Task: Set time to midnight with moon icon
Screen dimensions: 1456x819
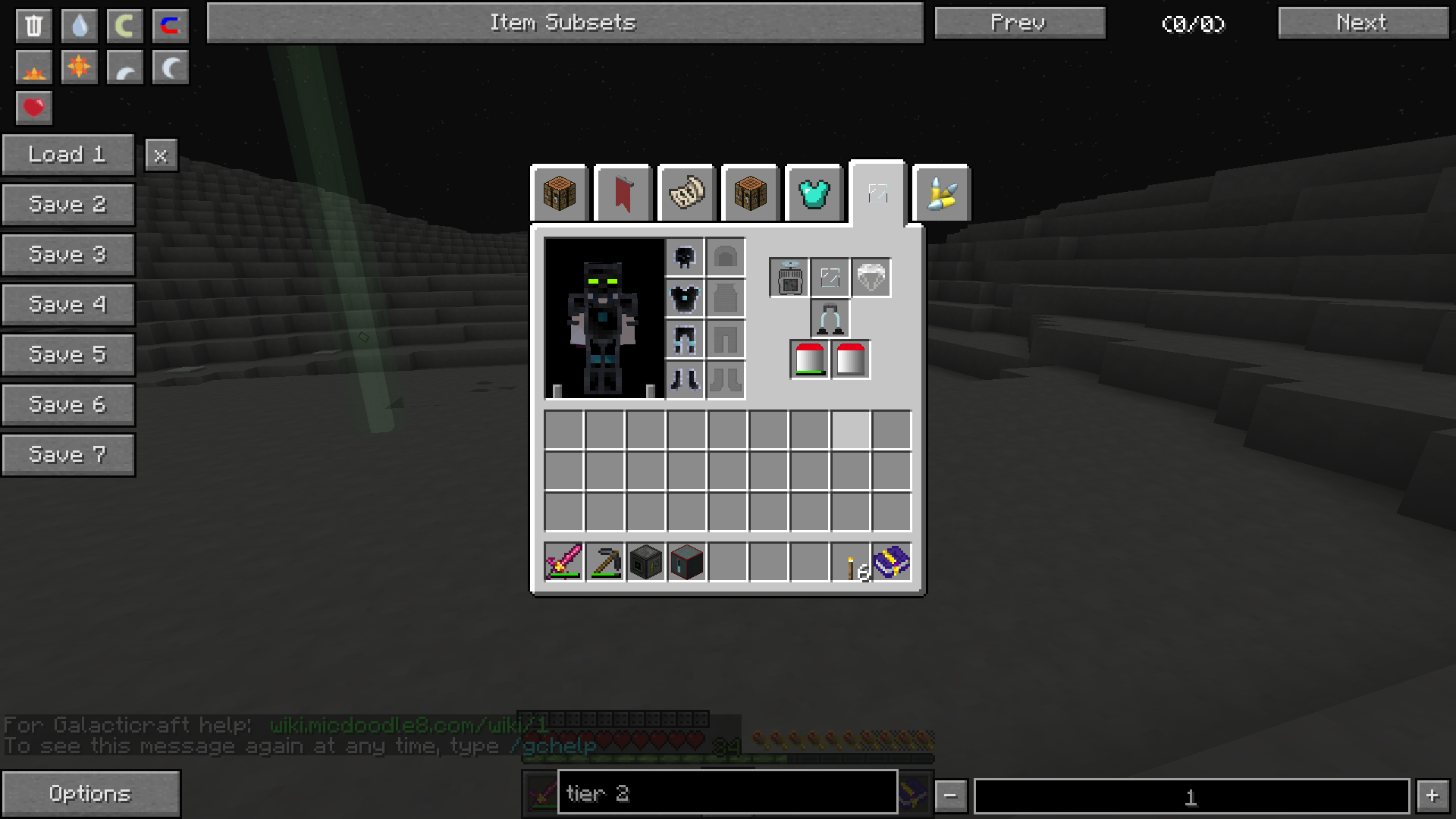Action: [x=170, y=67]
